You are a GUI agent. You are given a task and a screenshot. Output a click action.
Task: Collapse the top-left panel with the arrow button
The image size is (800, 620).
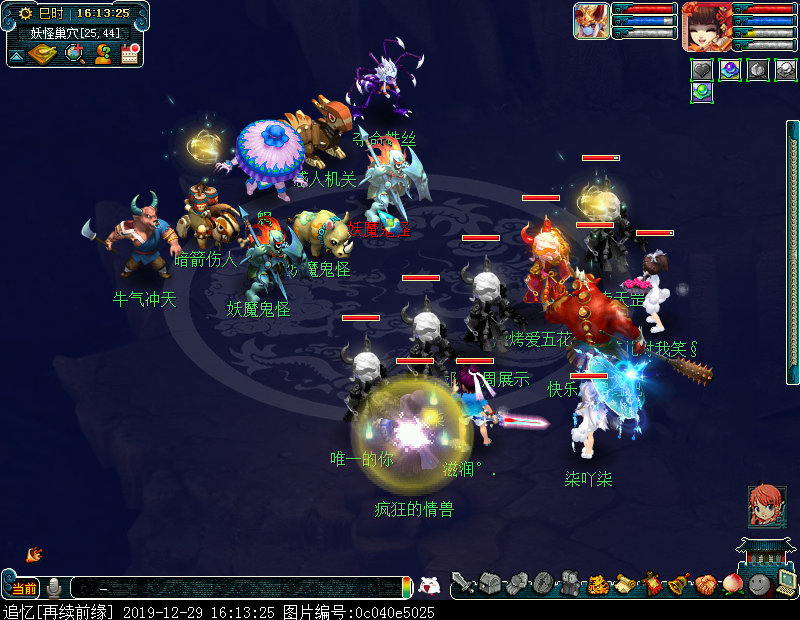(x=17, y=56)
